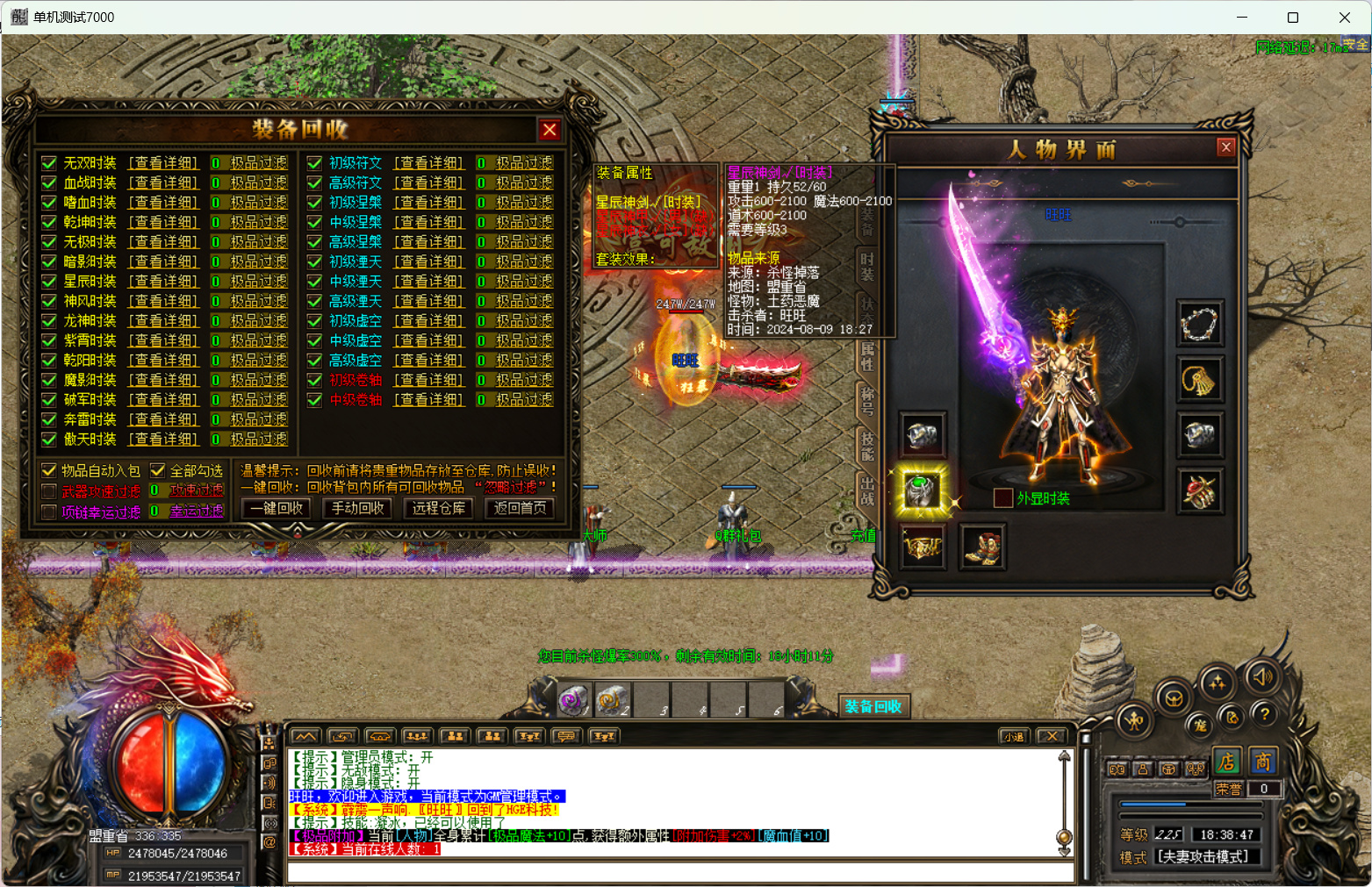This screenshot has height=887, width=1372.
Task: Close the 装备回收 equipment recycle panel
Action: pyautogui.click(x=550, y=130)
